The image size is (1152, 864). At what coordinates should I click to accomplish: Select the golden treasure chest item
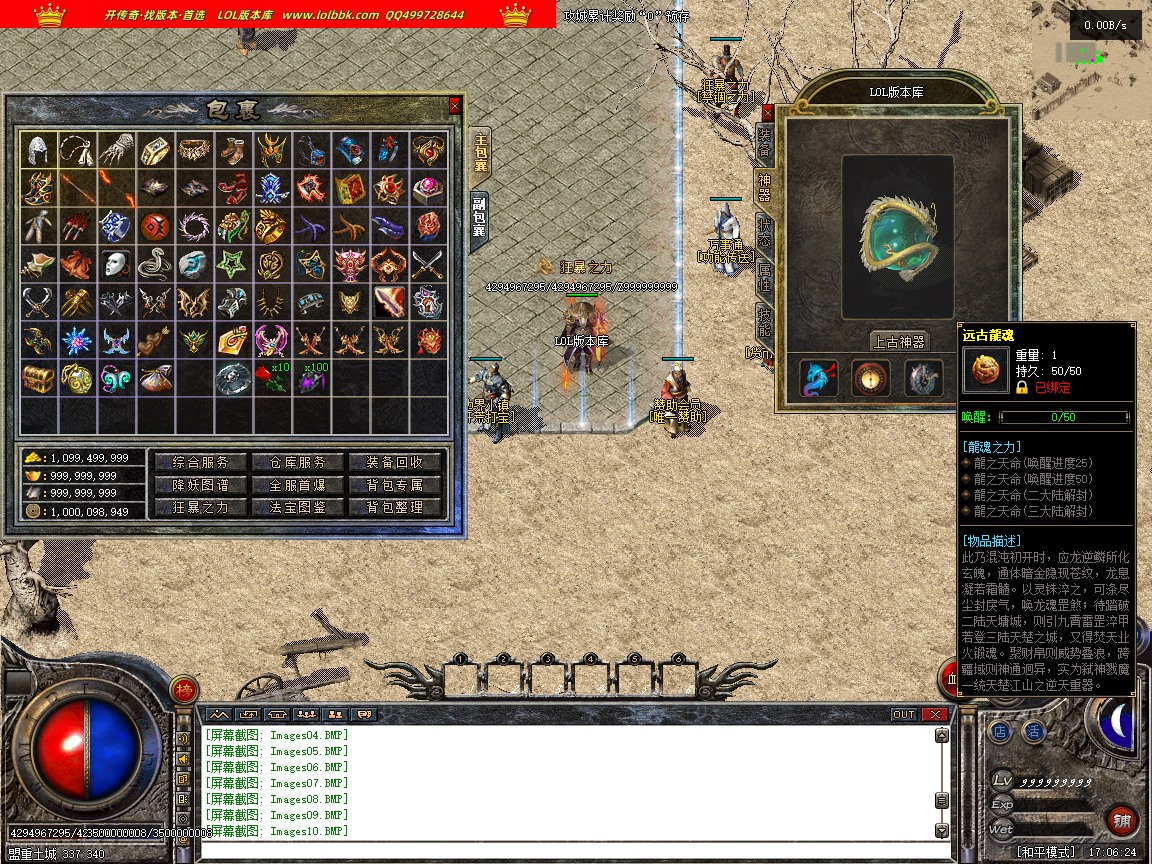click(x=39, y=379)
